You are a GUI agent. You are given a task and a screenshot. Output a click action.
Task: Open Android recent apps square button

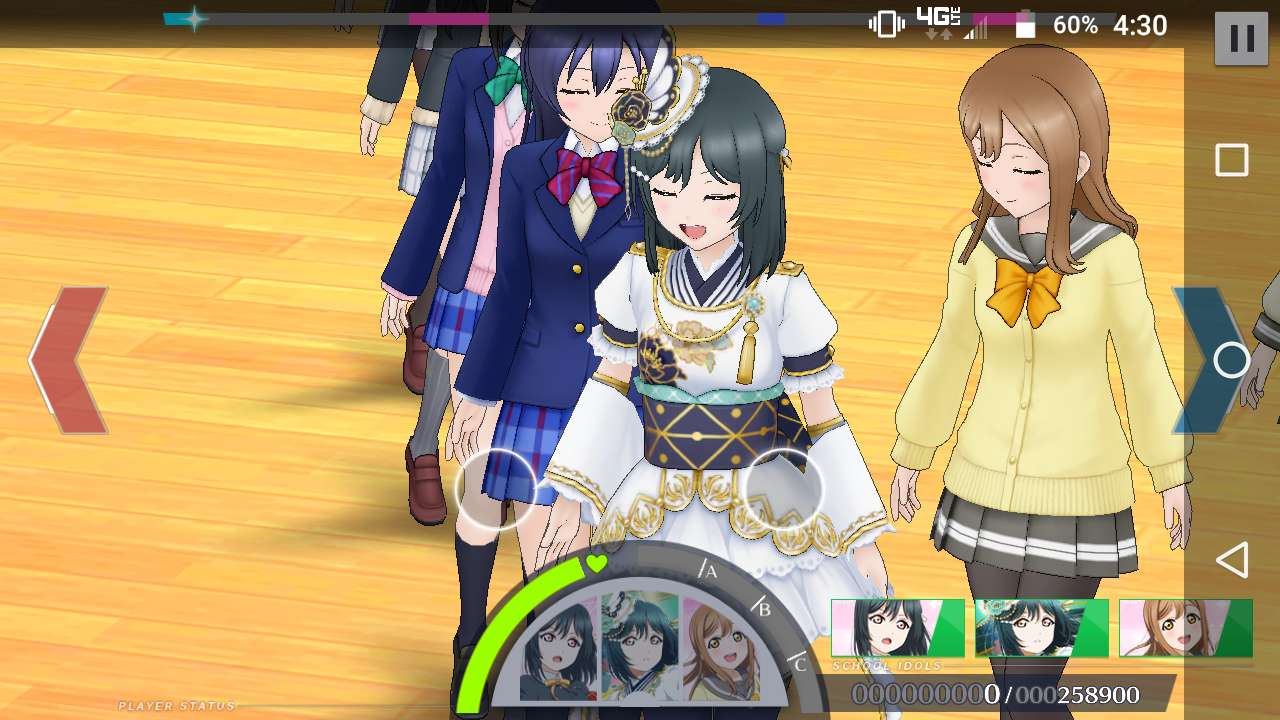[x=1231, y=160]
